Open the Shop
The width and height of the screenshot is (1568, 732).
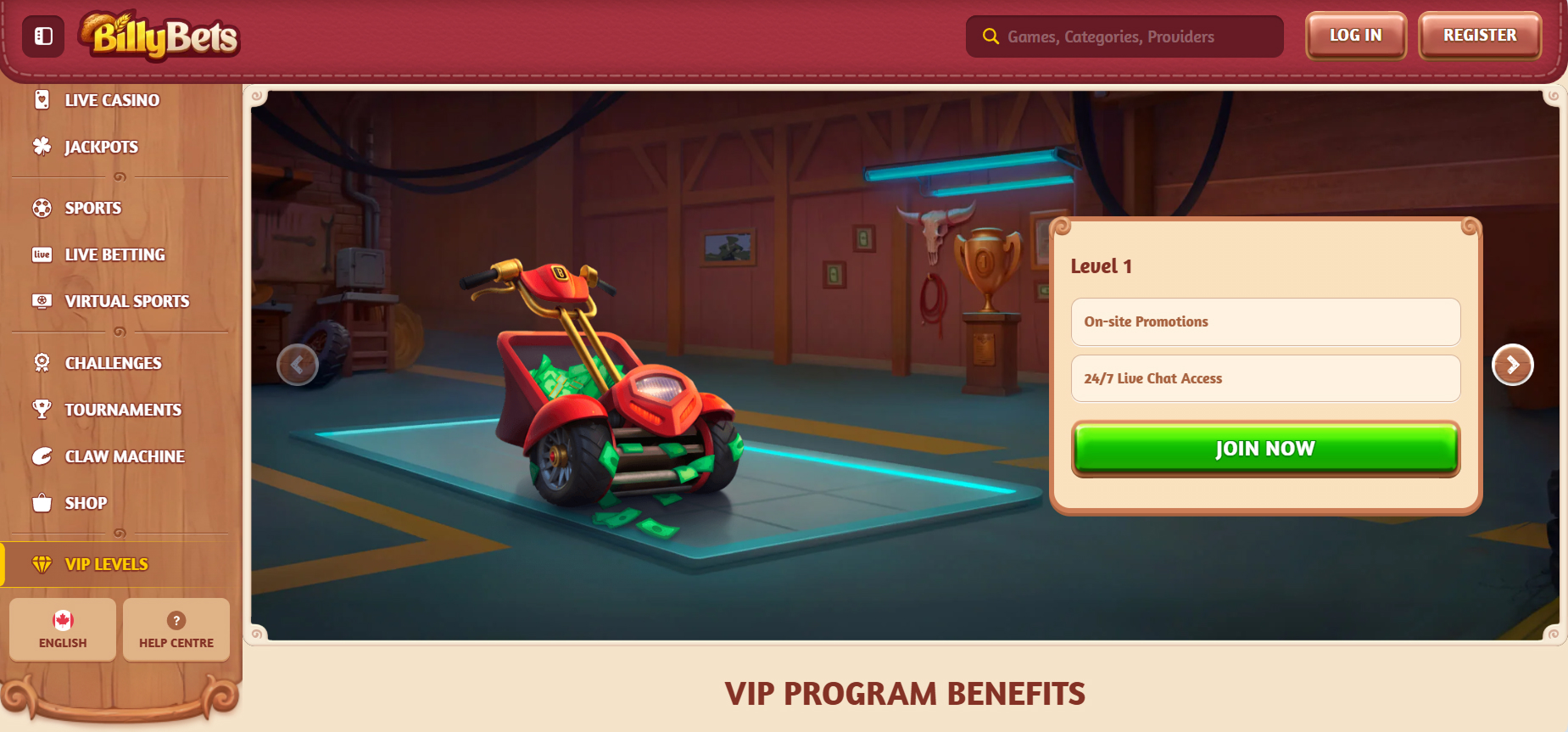click(x=86, y=503)
